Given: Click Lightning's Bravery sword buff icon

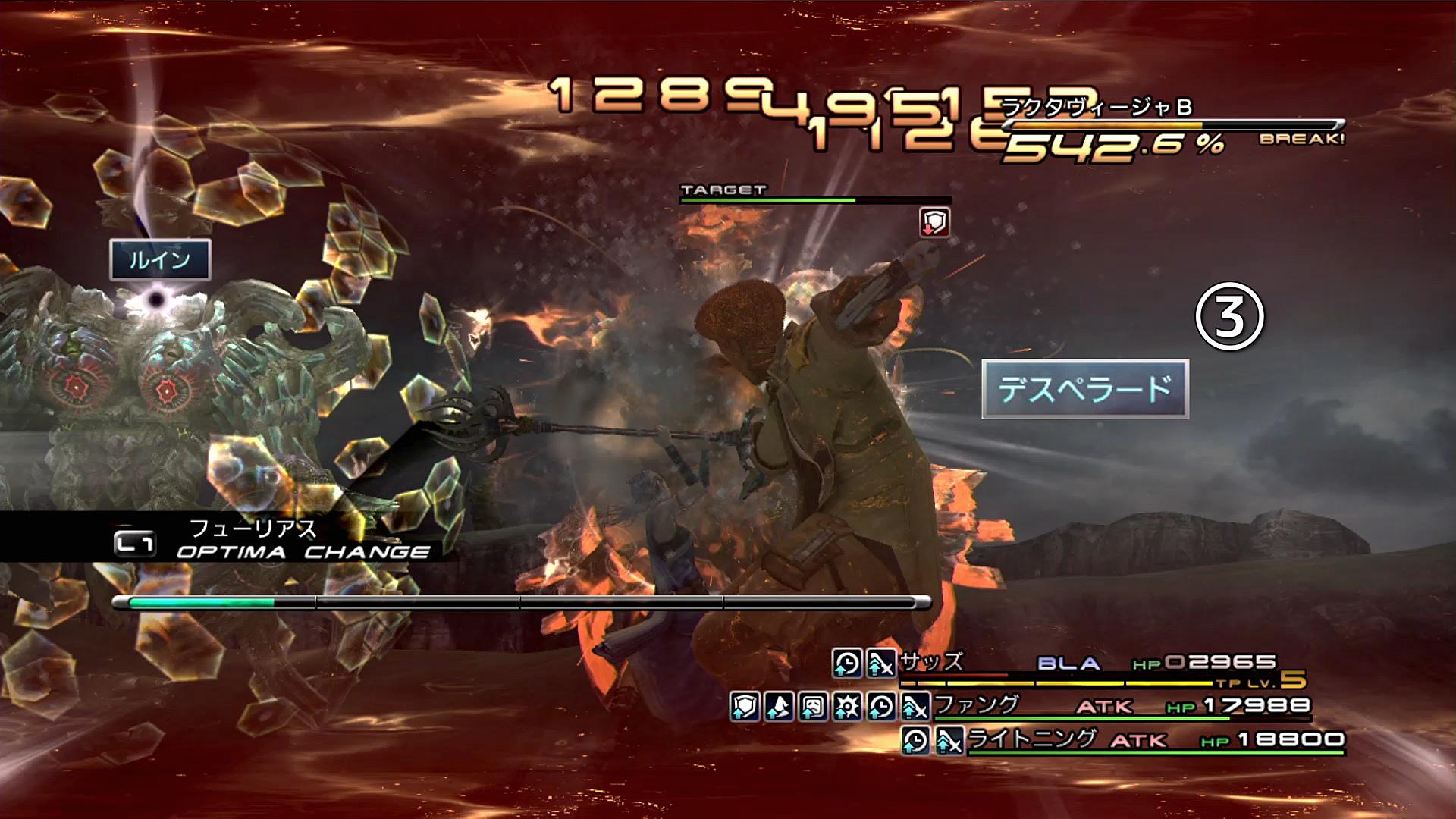Looking at the screenshot, I should 949,740.
